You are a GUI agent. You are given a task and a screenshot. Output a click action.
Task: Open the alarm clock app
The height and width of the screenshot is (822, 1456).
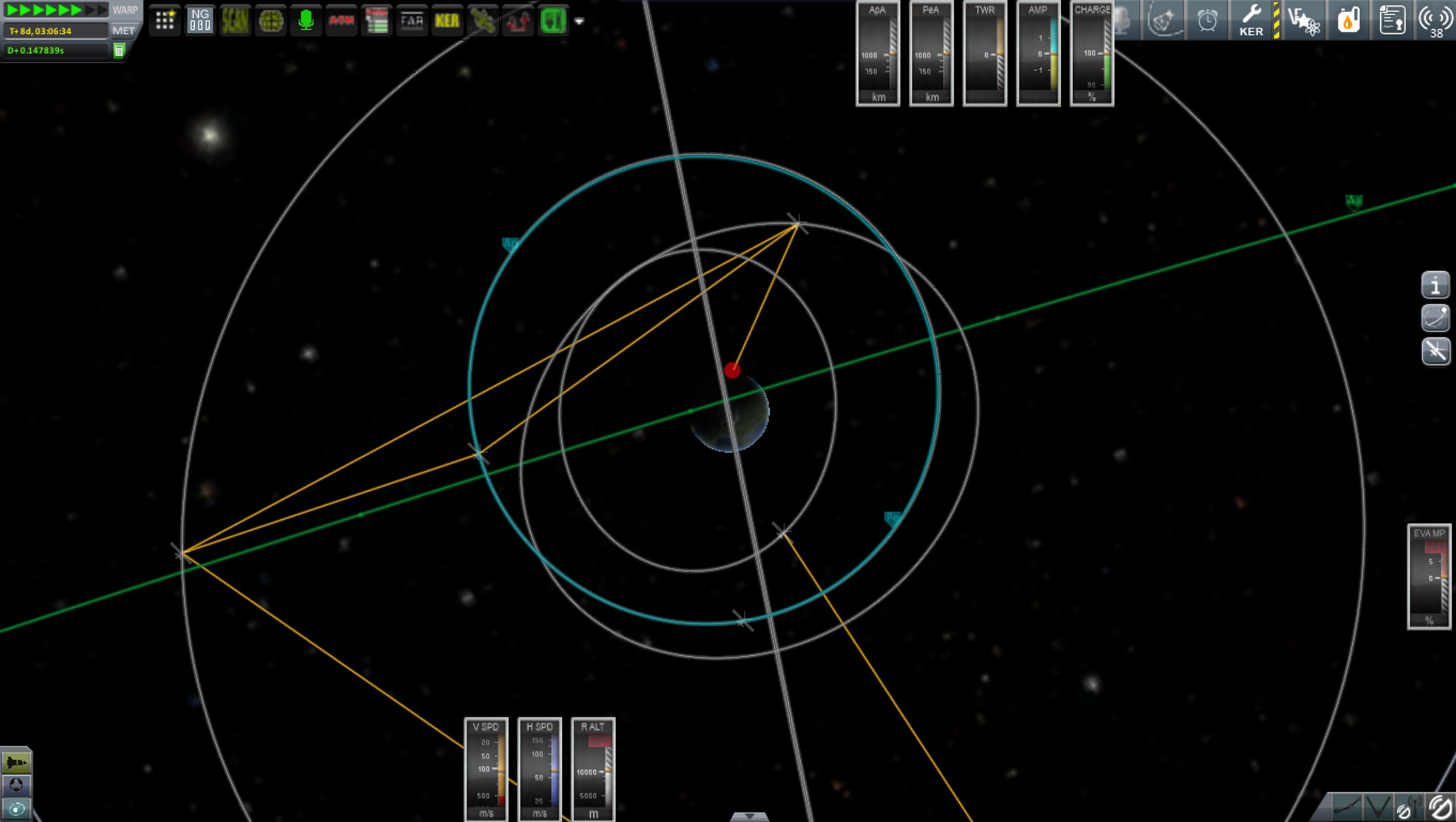(x=1207, y=21)
